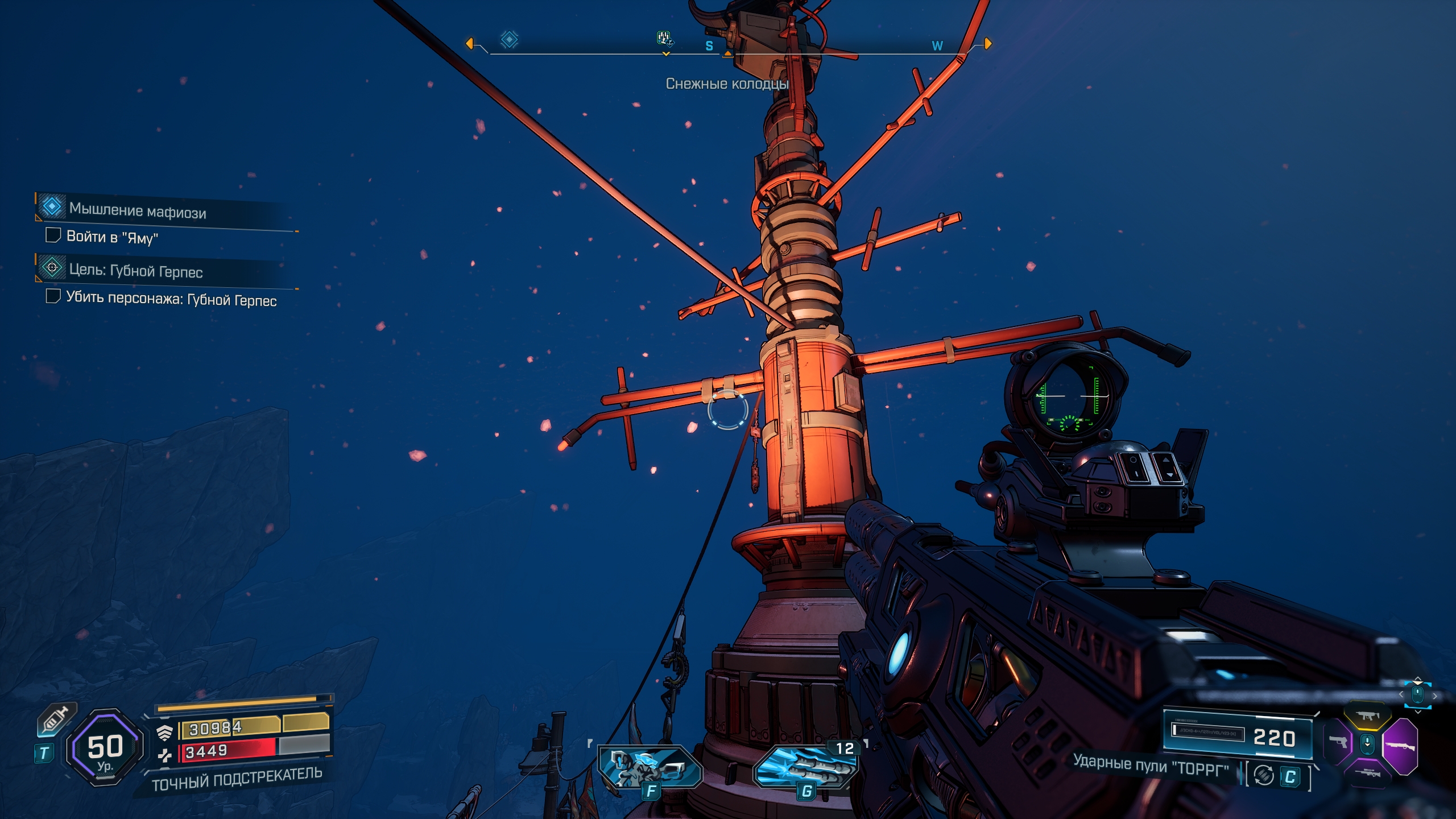The image size is (1456, 819).
Task: Switch to the pistol weapon slot
Action: click(x=1338, y=742)
